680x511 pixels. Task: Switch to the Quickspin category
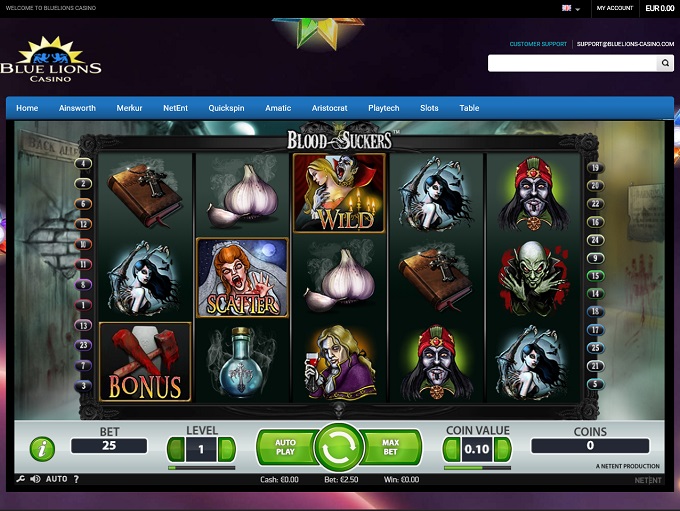(226, 108)
